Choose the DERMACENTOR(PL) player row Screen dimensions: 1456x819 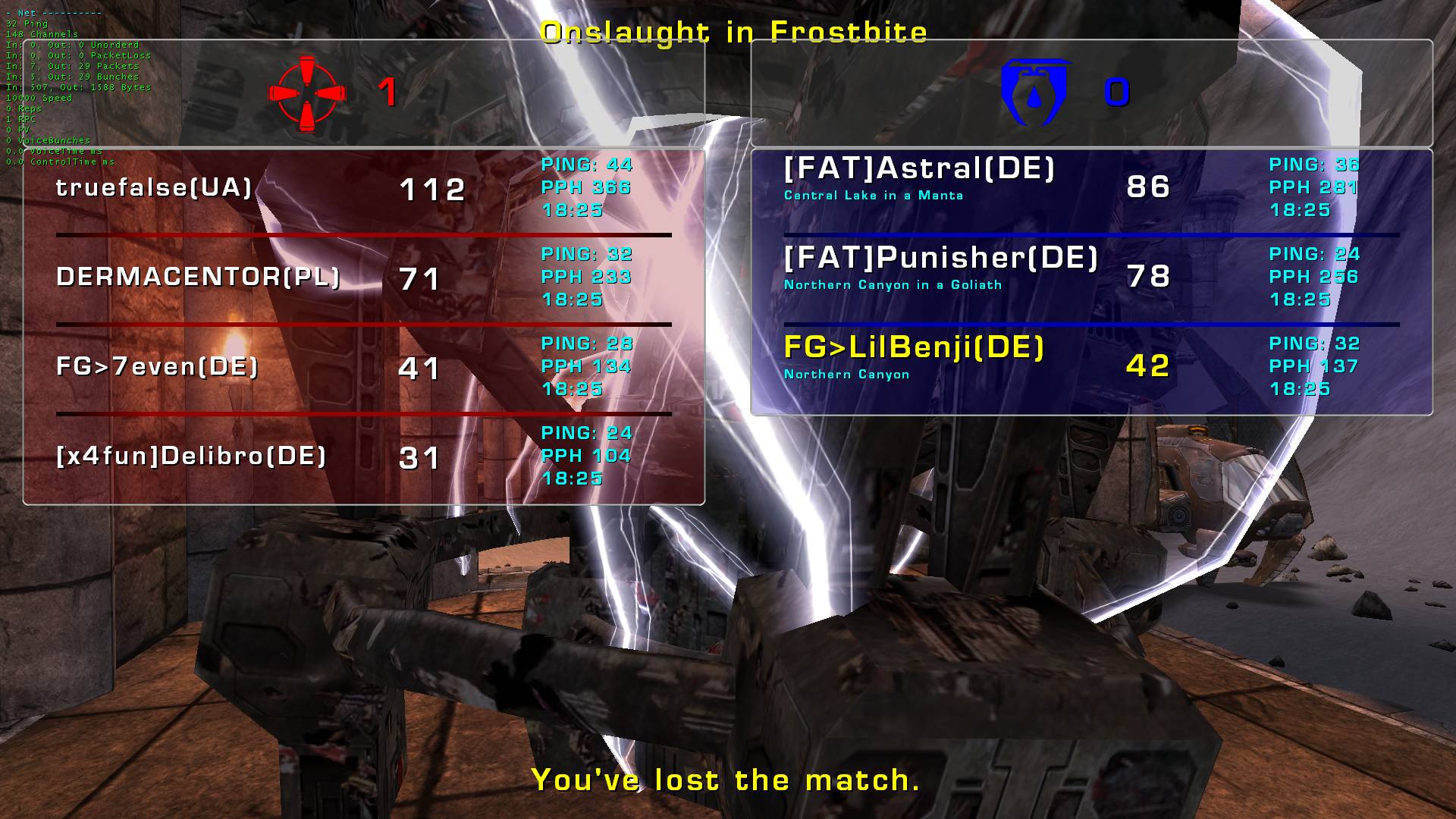point(198,278)
